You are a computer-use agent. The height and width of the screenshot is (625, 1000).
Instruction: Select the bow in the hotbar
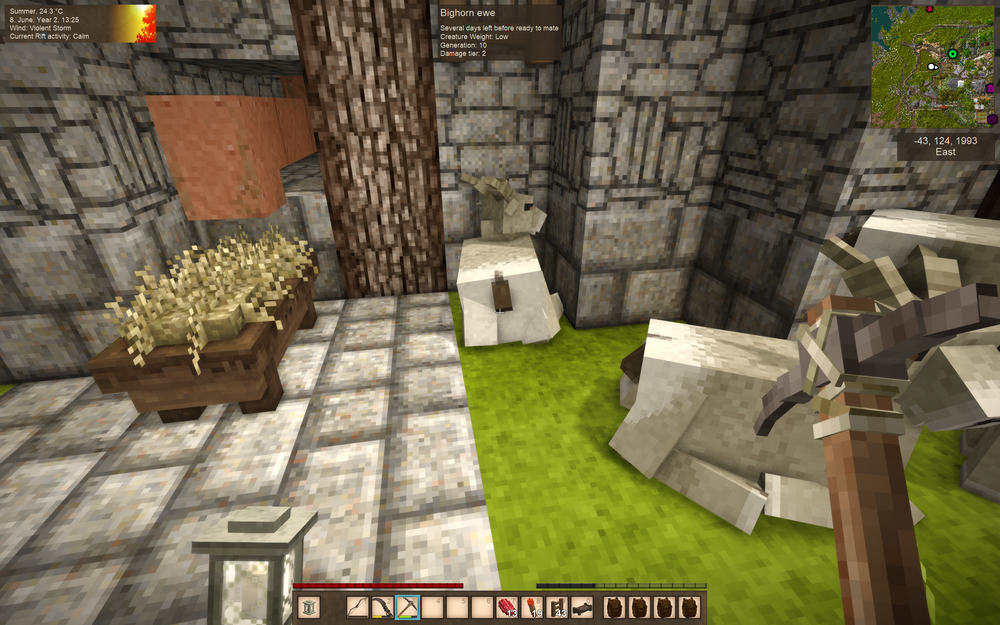click(358, 607)
